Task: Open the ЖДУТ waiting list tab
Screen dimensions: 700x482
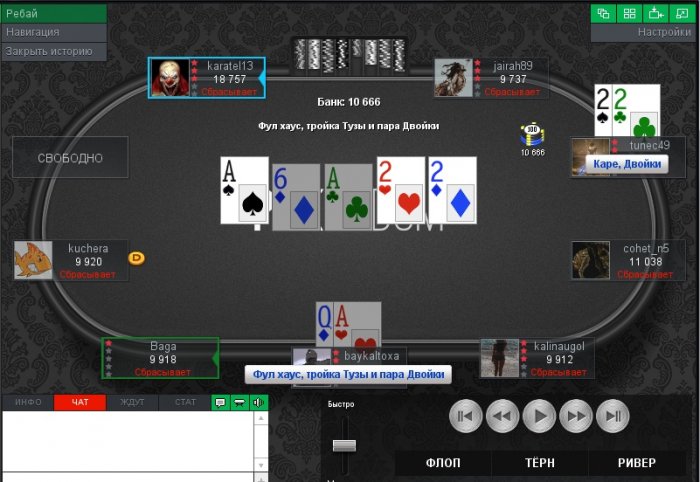Action: click(132, 402)
